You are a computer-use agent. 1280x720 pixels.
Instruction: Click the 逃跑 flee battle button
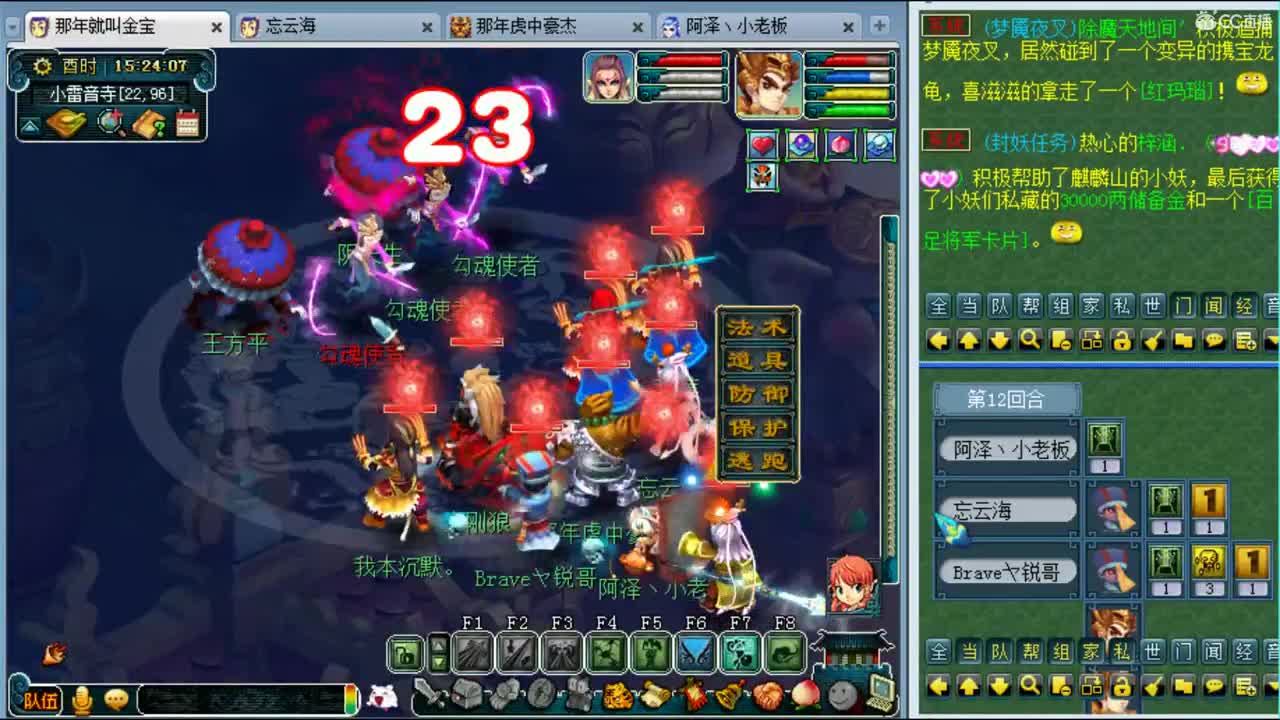pos(758,459)
